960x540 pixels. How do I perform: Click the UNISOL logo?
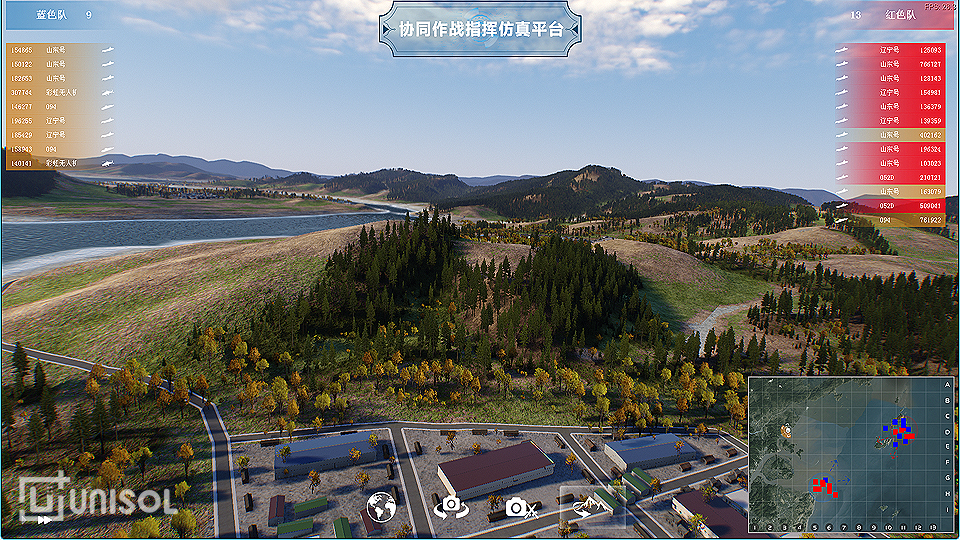(98, 498)
